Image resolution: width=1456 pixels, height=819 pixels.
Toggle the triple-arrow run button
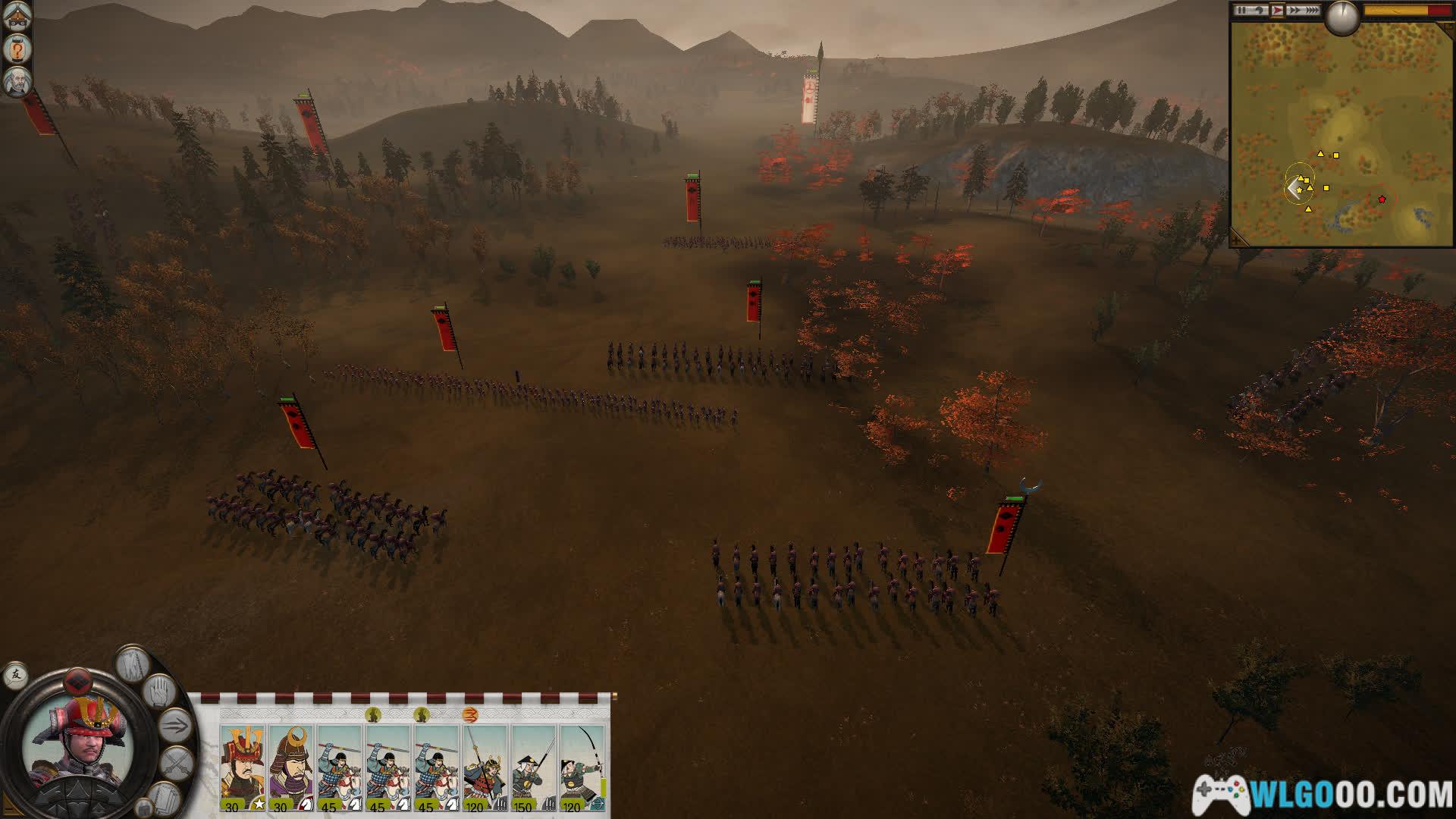point(175,726)
